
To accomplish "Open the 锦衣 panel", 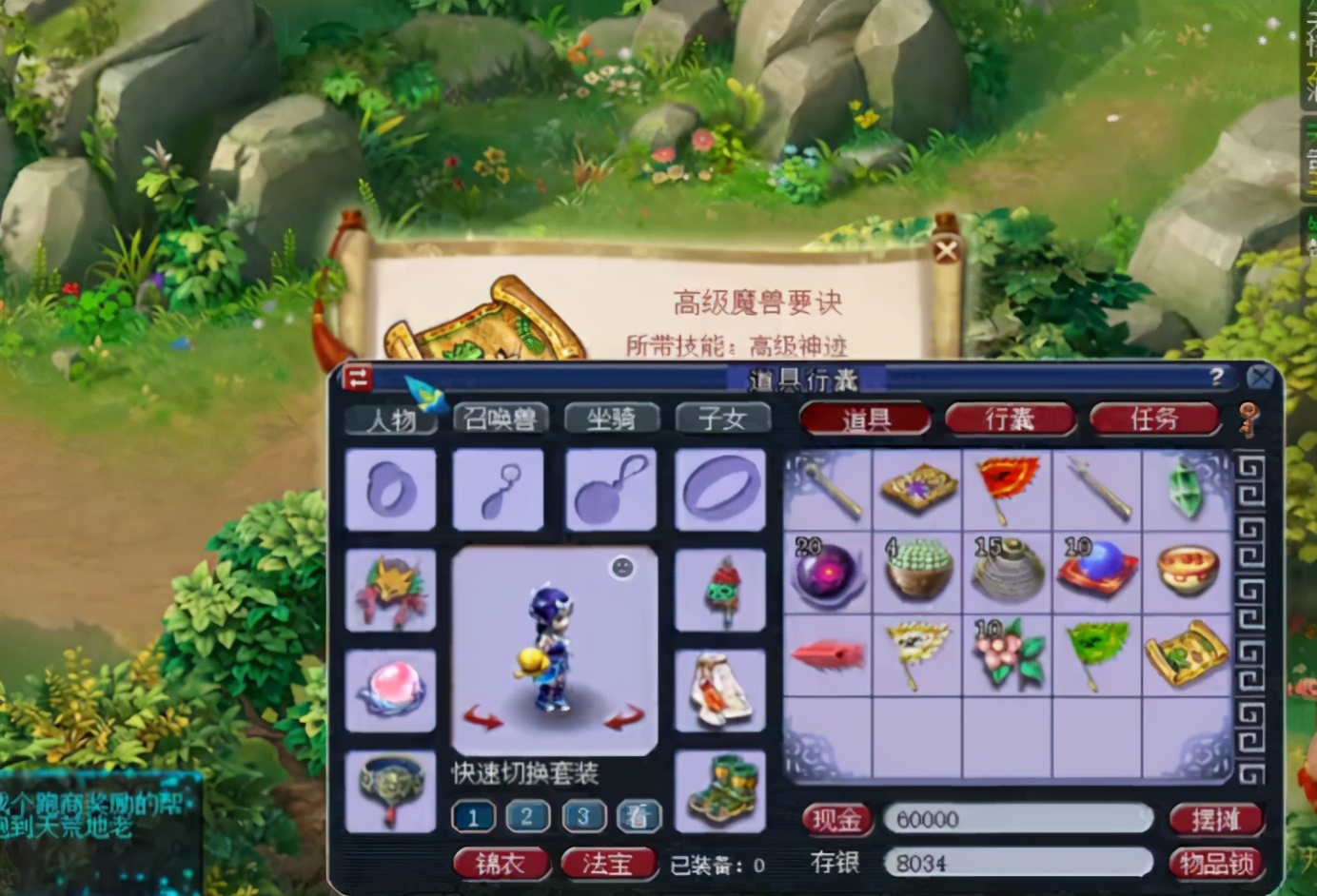I will (501, 864).
